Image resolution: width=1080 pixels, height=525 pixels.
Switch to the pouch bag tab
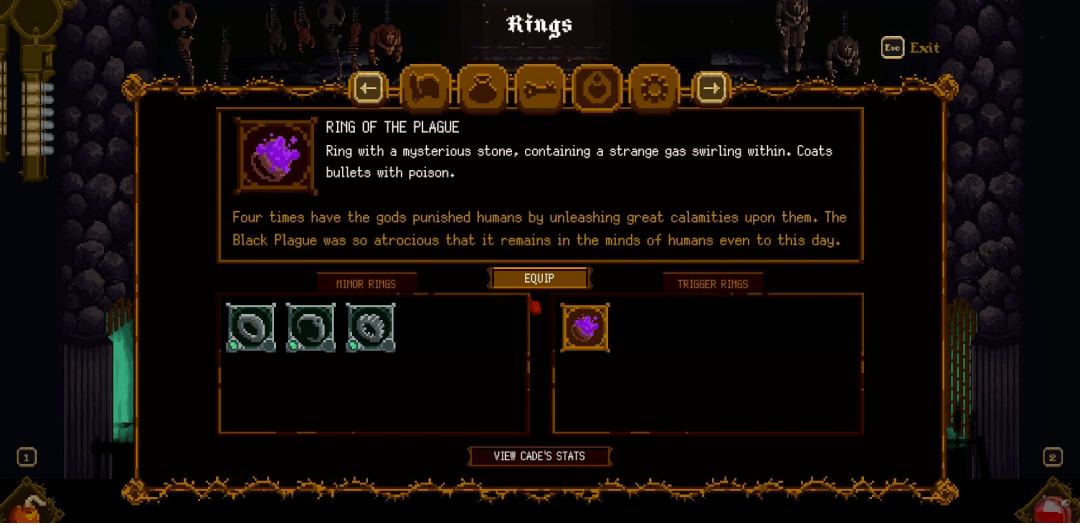pos(483,89)
